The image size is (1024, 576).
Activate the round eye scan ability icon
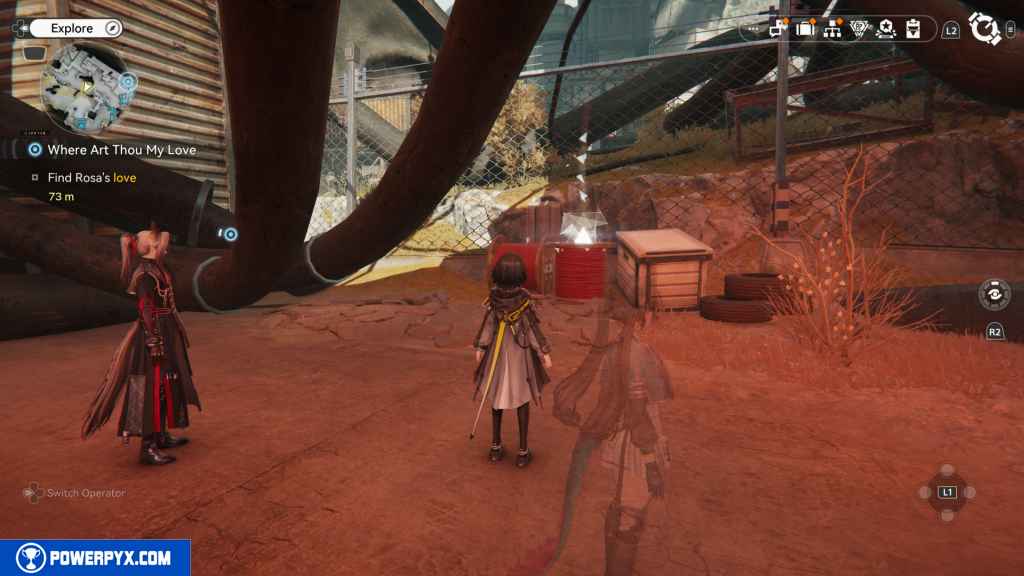(x=995, y=296)
